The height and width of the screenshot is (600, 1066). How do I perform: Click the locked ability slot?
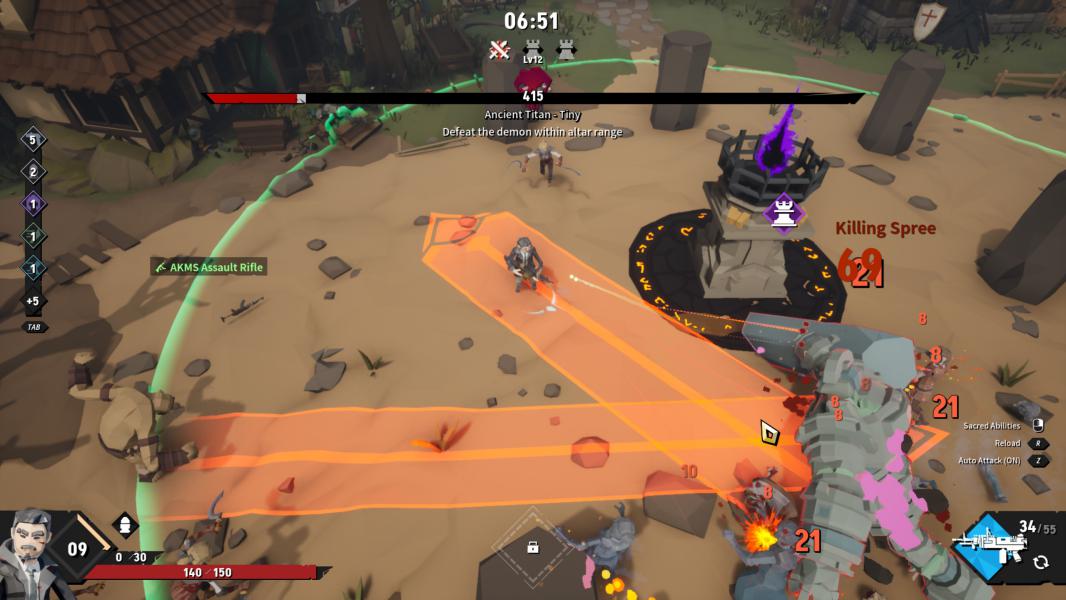click(x=532, y=546)
